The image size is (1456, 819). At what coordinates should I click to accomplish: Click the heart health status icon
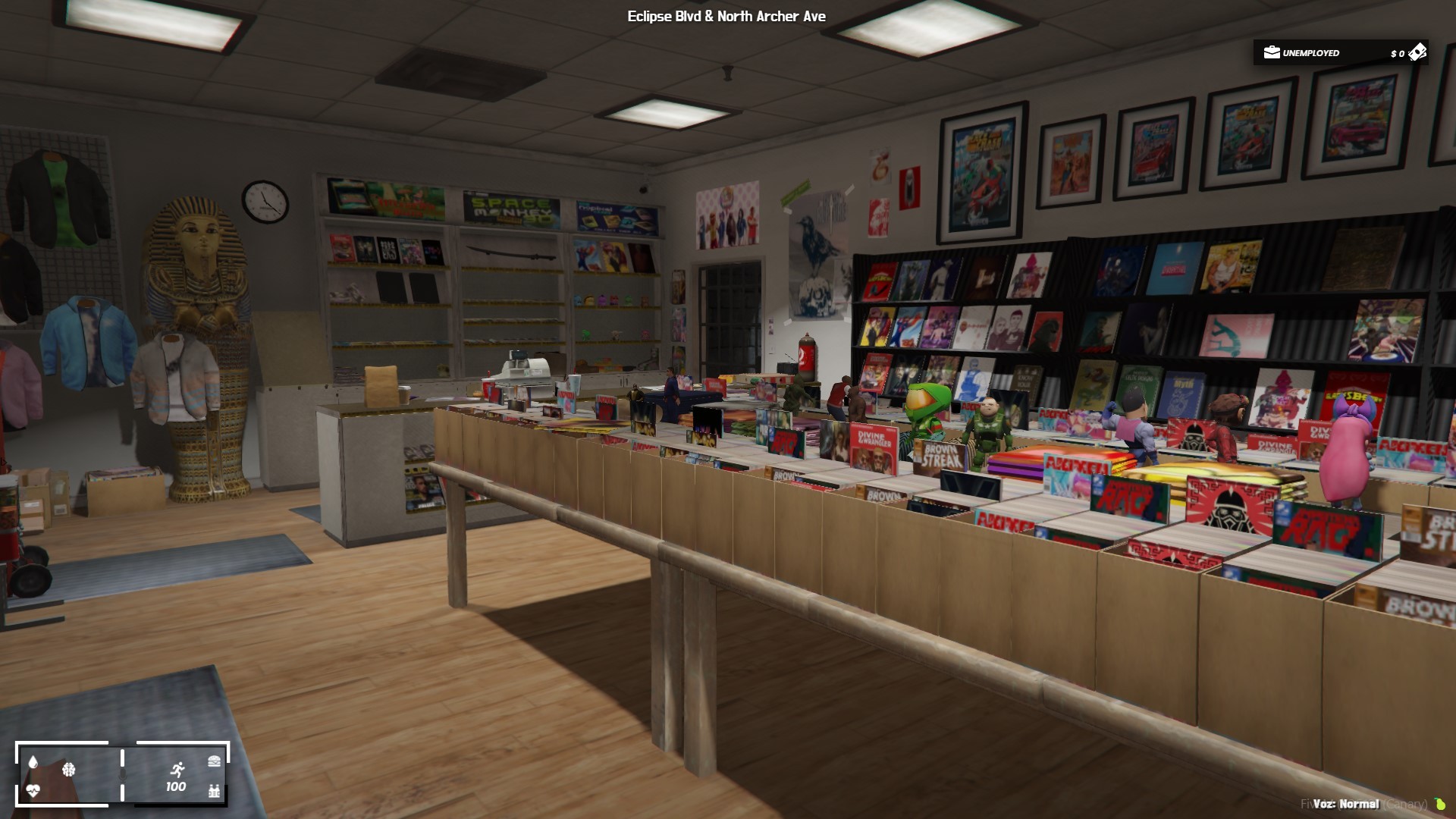(x=33, y=790)
